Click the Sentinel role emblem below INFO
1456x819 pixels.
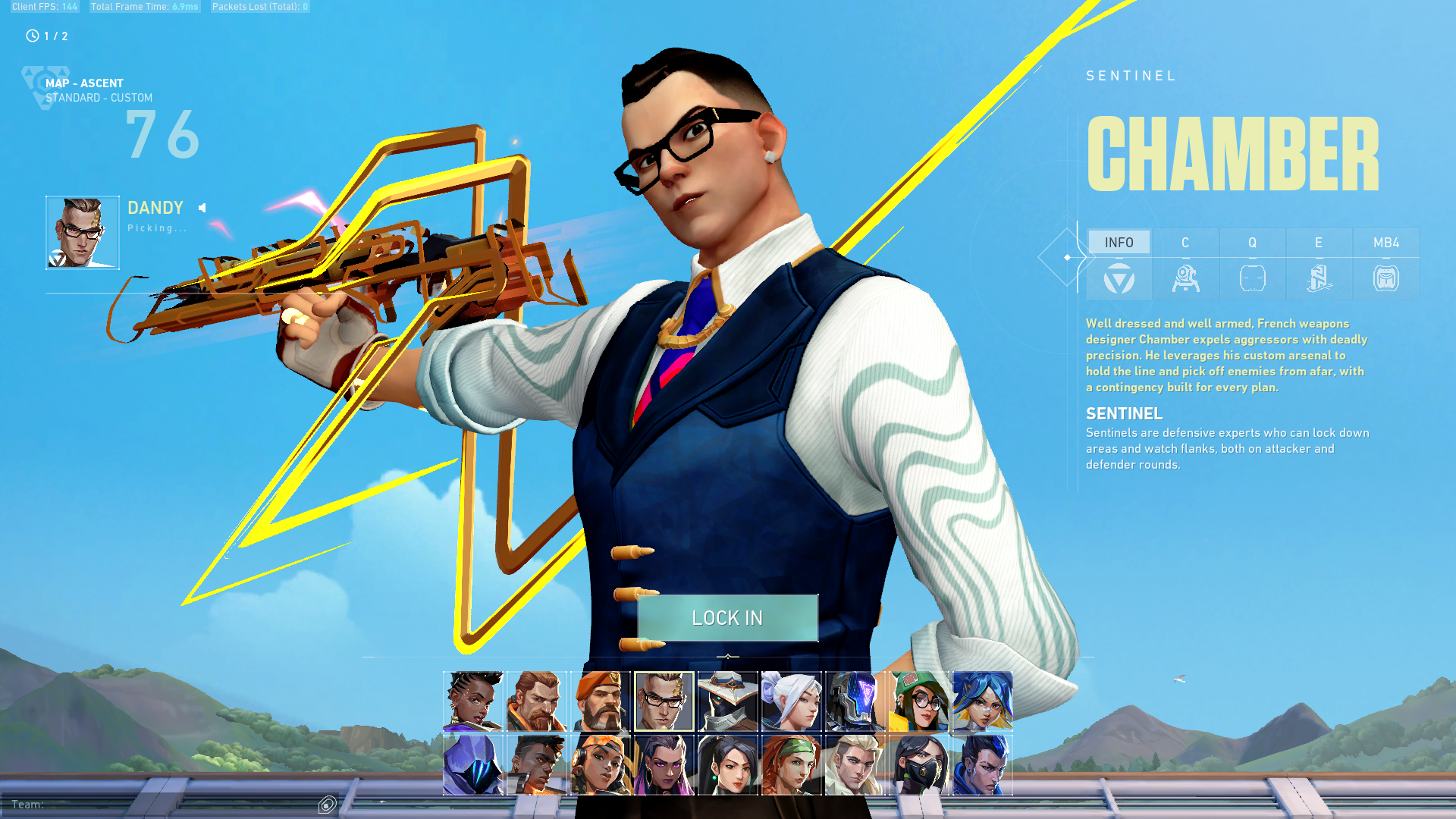(1119, 278)
